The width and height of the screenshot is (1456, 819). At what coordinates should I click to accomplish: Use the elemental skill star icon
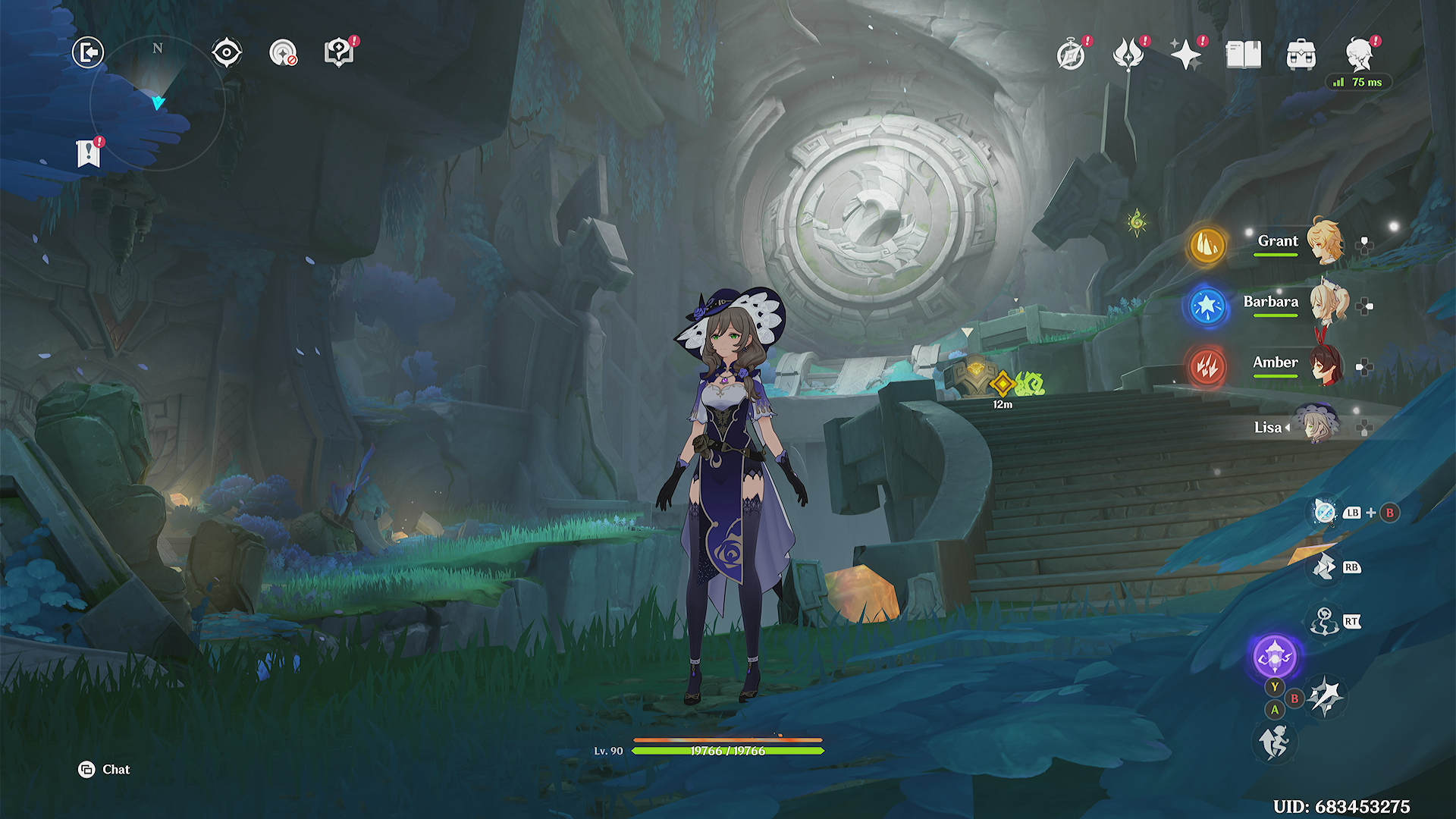click(1325, 696)
